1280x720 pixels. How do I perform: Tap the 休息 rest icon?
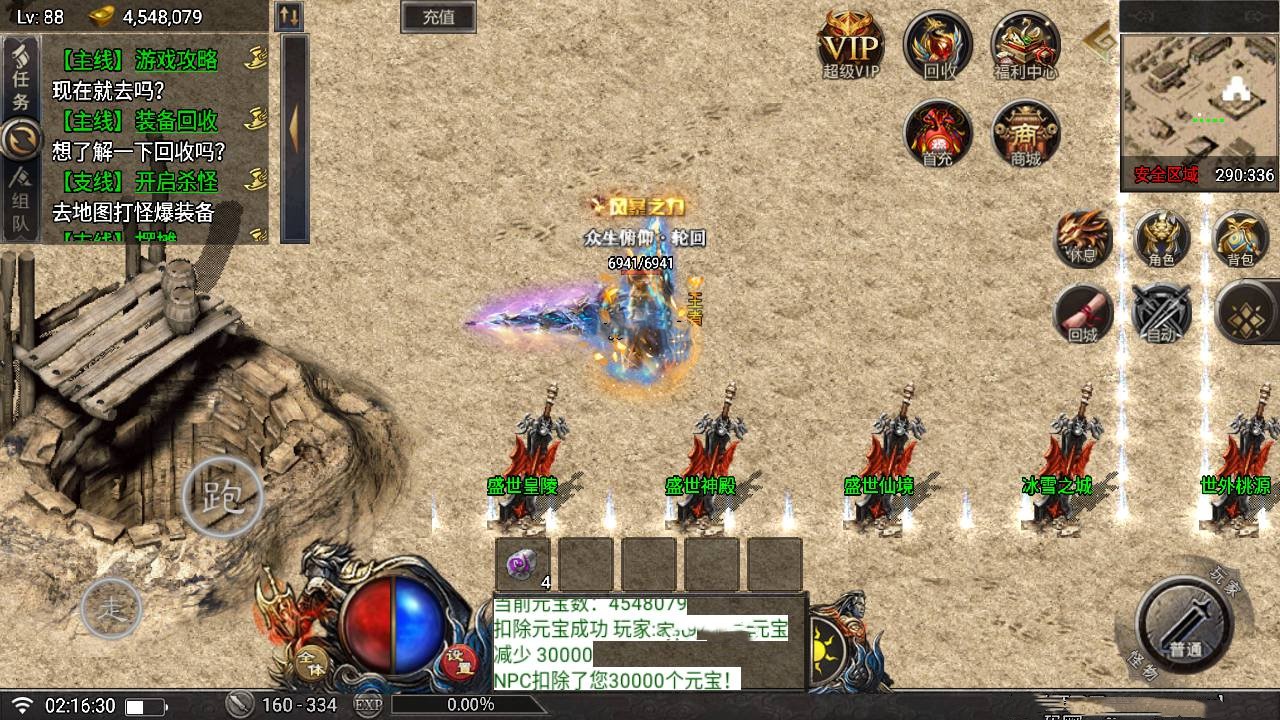(x=1083, y=239)
